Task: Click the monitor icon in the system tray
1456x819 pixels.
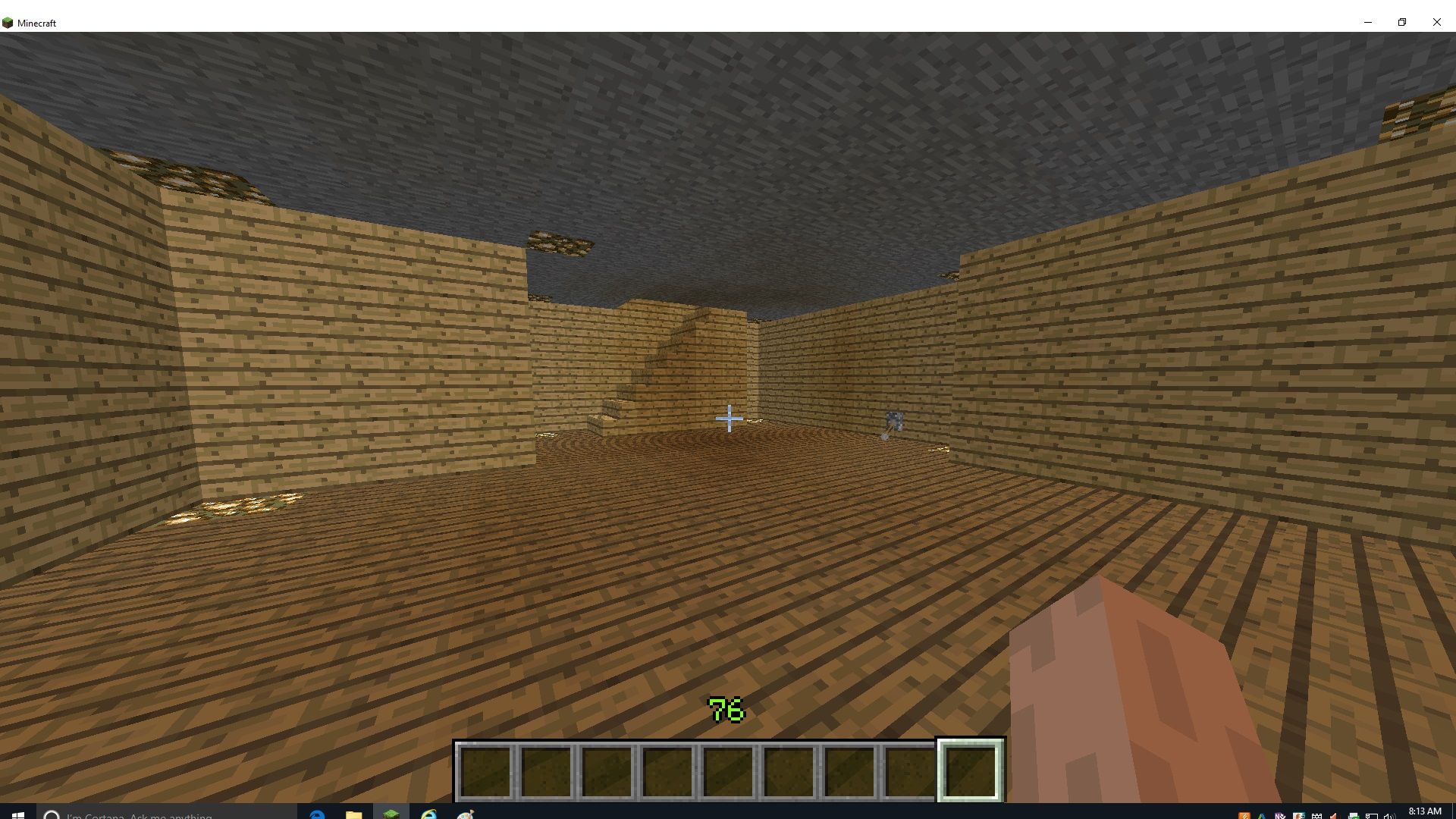Action: coord(1373,814)
